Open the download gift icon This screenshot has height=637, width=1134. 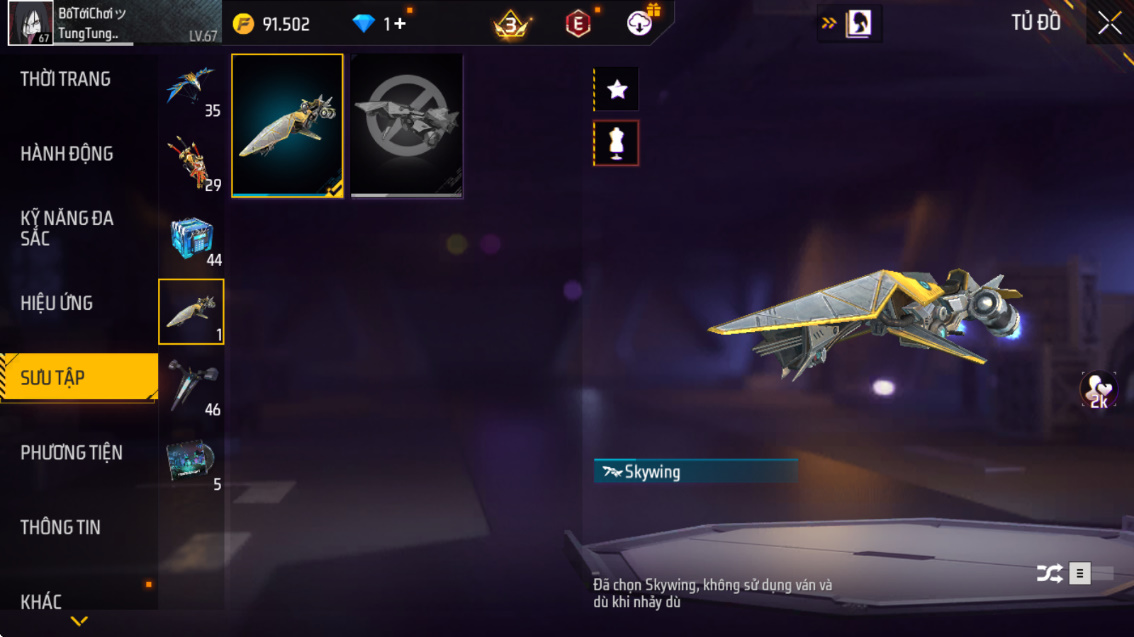tap(641, 23)
